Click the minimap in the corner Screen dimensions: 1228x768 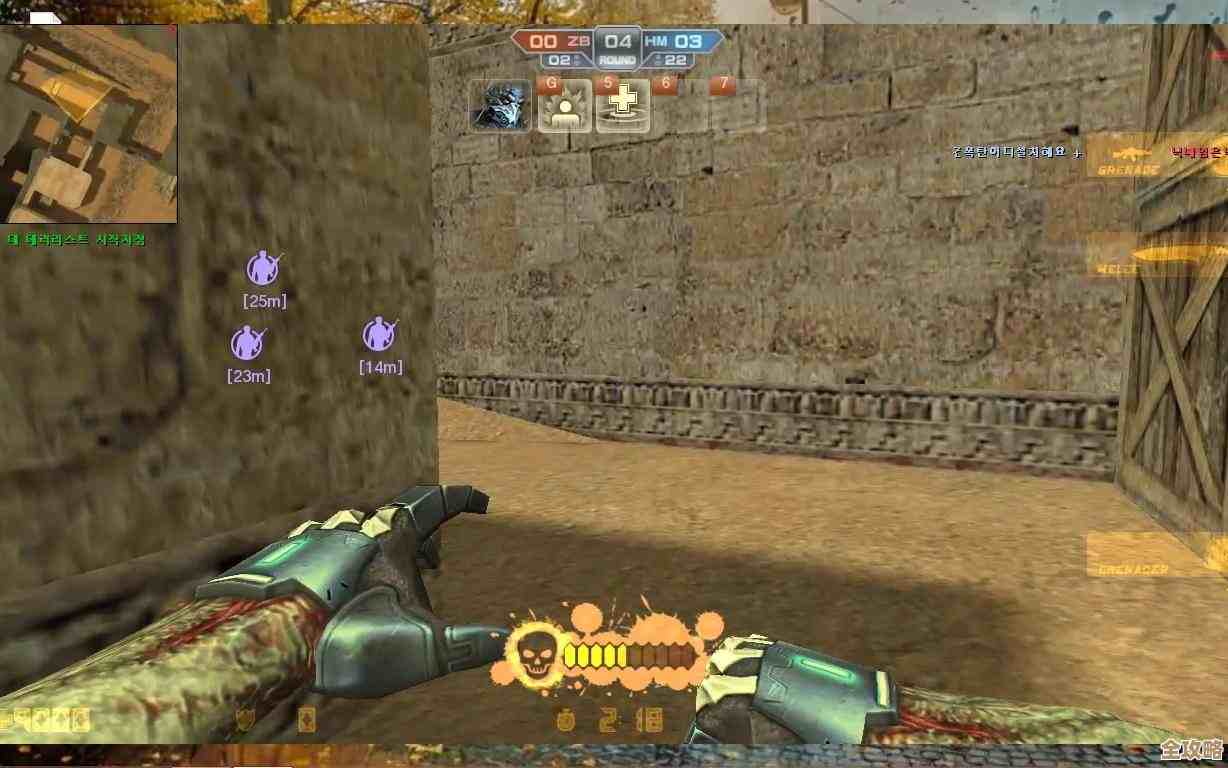pos(88,124)
